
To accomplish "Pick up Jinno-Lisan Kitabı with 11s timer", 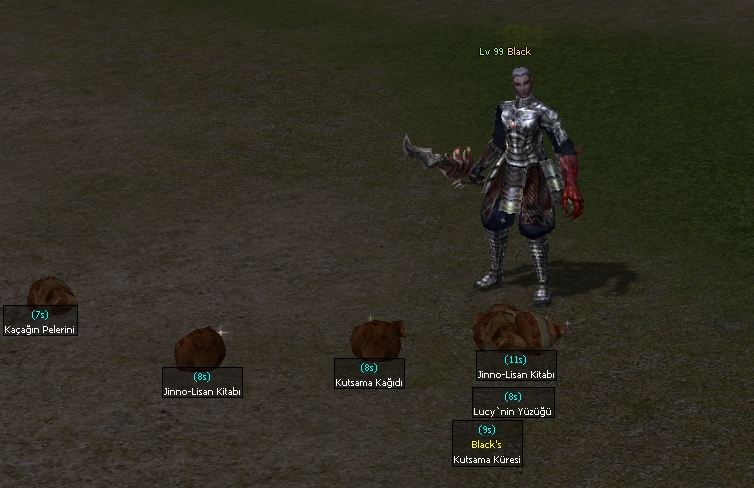I will pos(516,374).
